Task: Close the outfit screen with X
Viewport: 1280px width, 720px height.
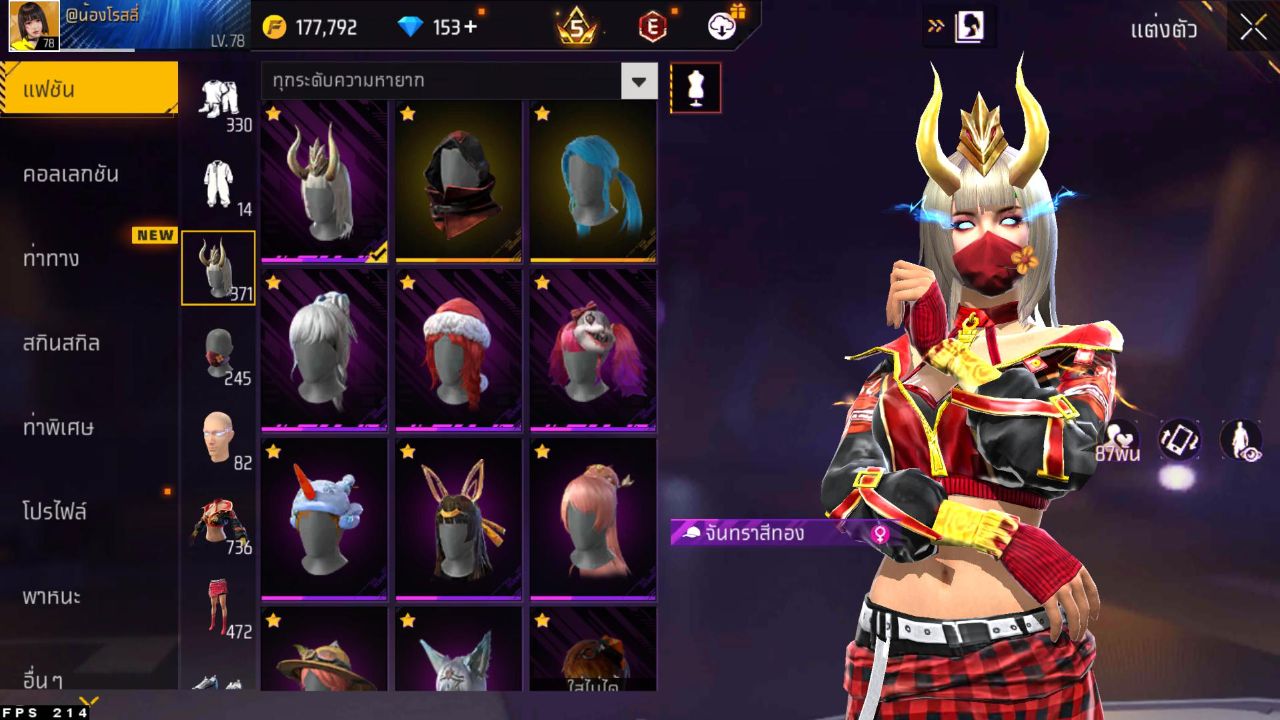Action: pyautogui.click(x=1253, y=28)
